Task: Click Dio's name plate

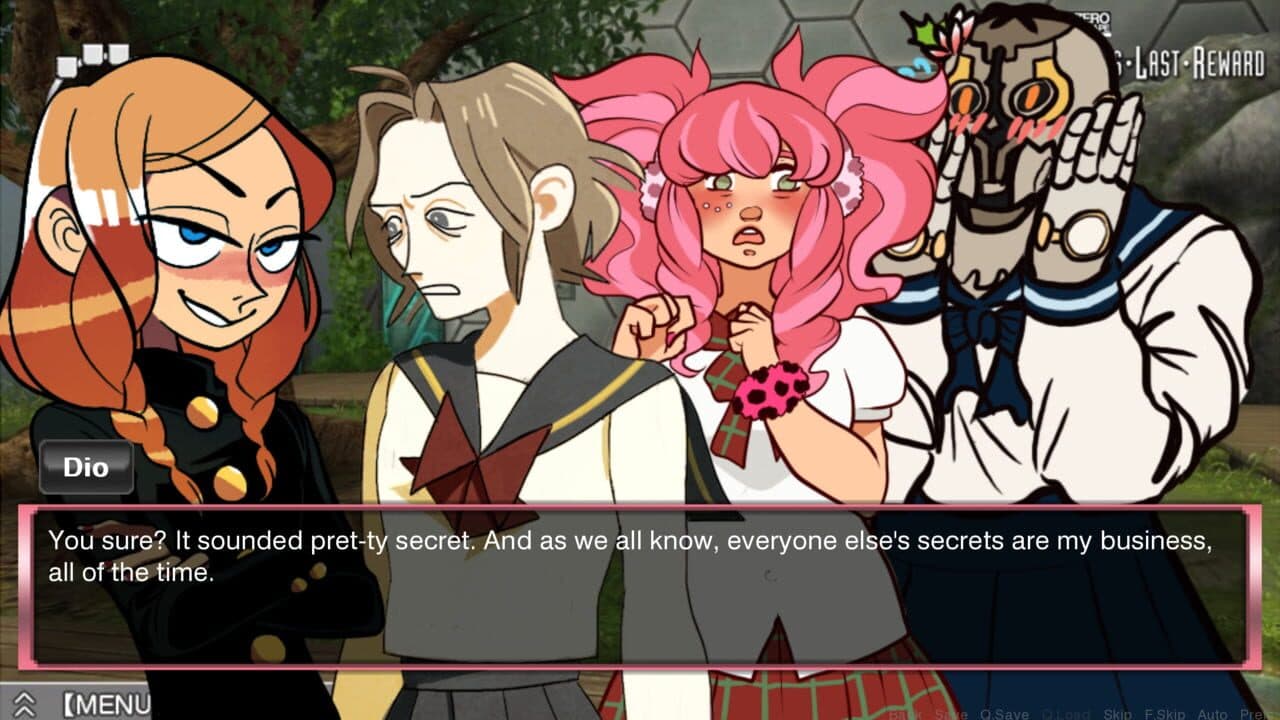Action: pyautogui.click(x=86, y=466)
